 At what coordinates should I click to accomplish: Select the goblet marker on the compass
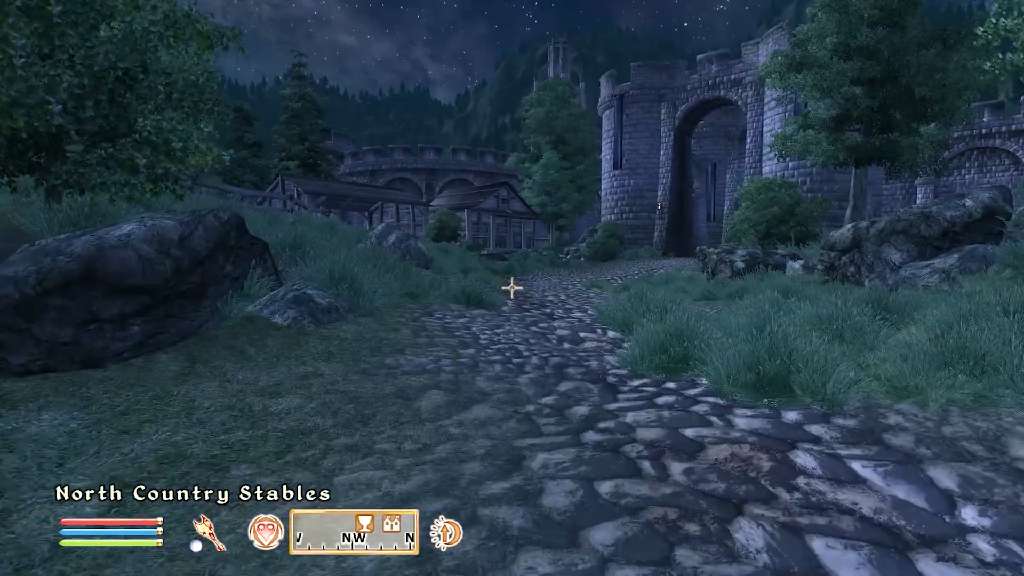[x=365, y=522]
